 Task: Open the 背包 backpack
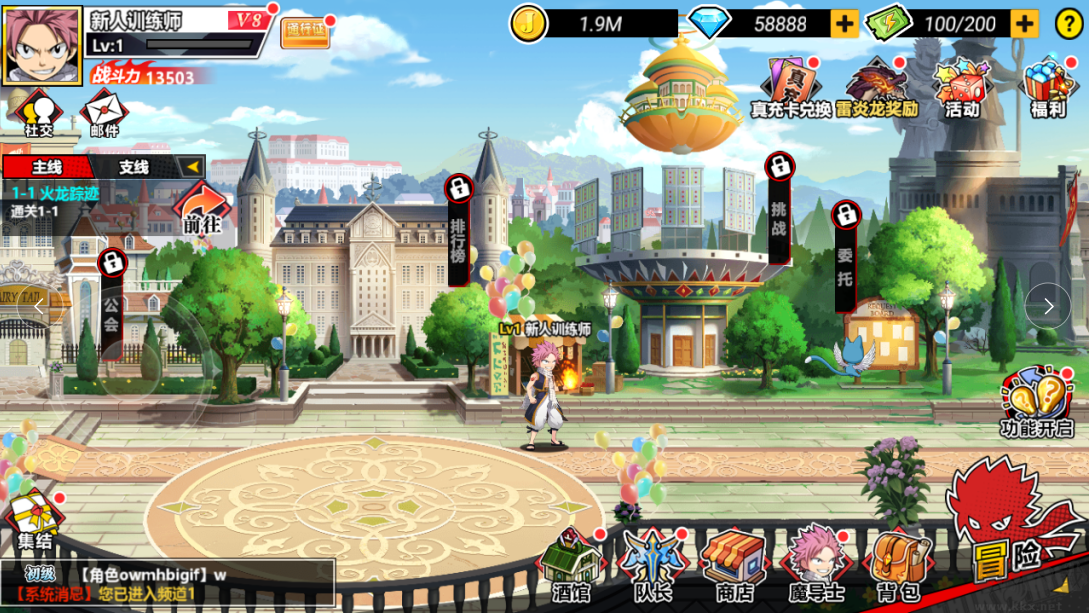pos(897,565)
